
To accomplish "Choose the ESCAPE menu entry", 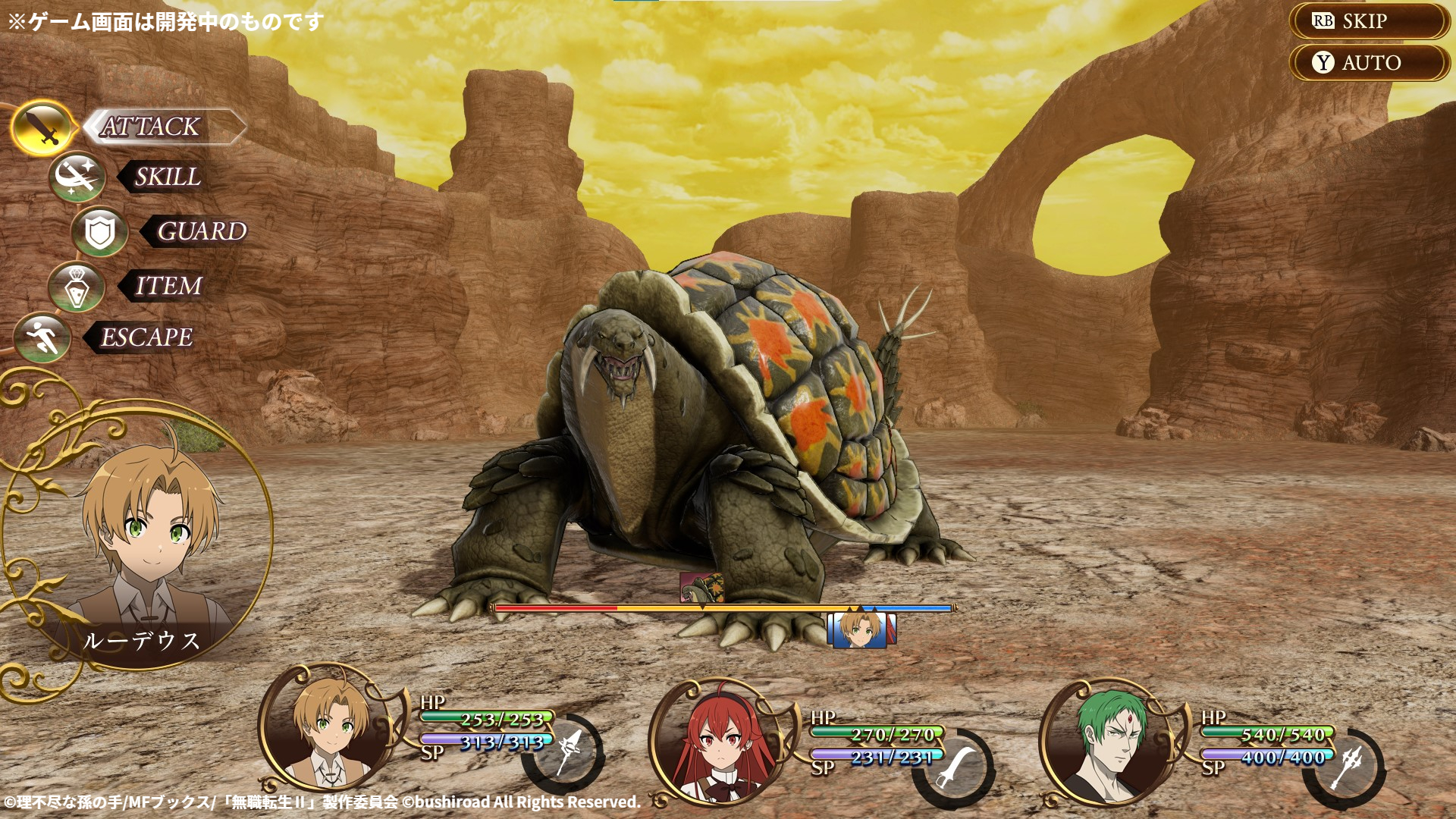I will coord(147,338).
